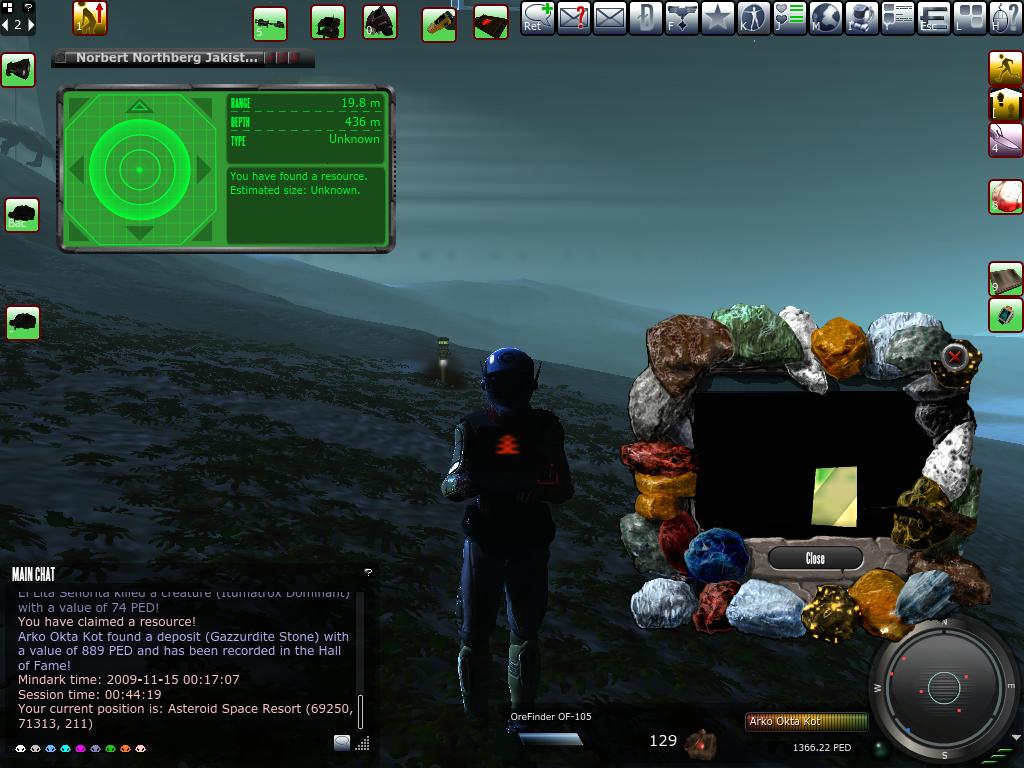Select the Arko Okta Kot target bar
The height and width of the screenshot is (768, 1024).
(x=806, y=722)
